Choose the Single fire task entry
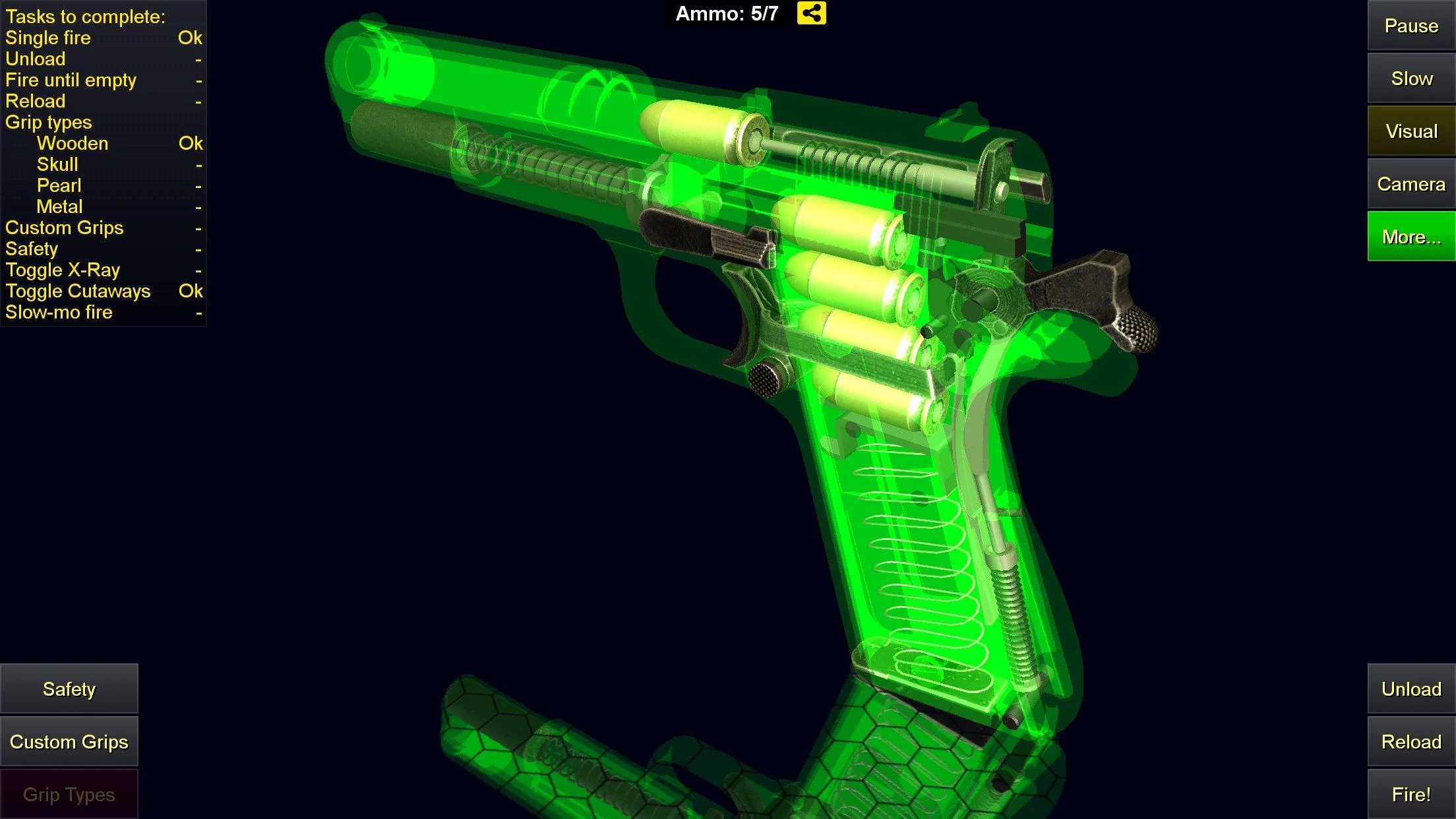This screenshot has width=1456, height=819. [x=47, y=38]
